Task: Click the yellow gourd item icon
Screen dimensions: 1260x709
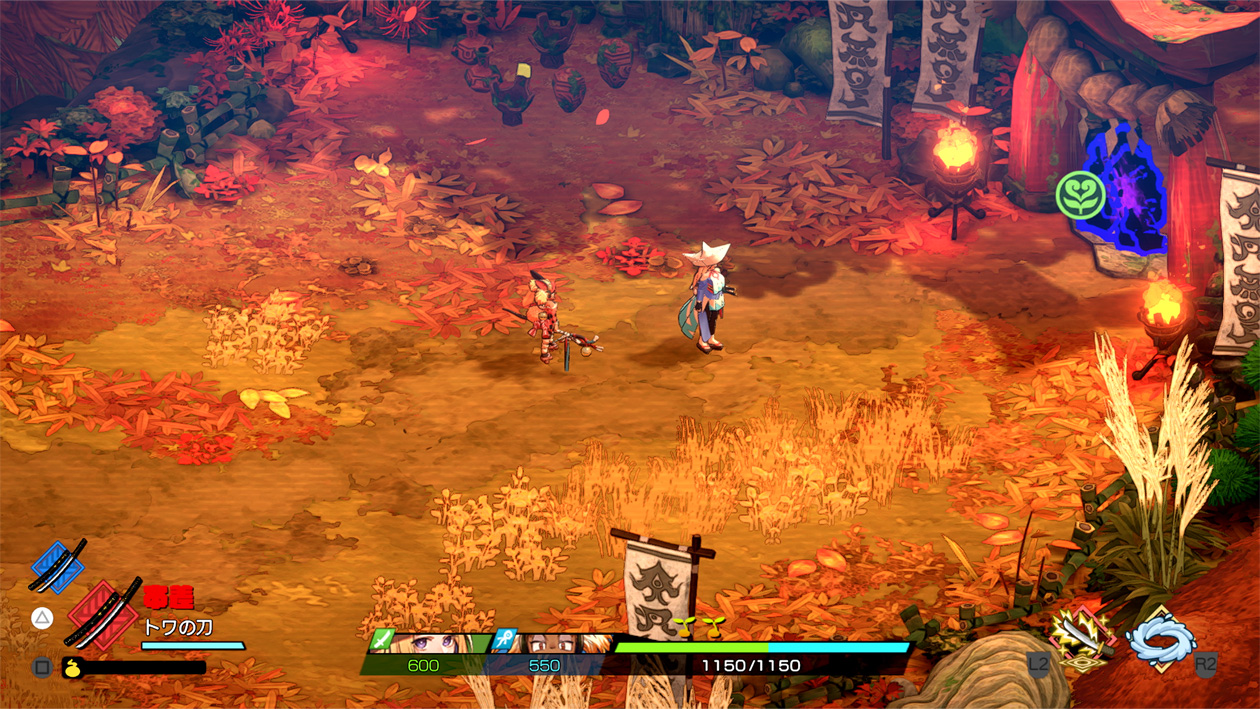Action: tap(72, 668)
